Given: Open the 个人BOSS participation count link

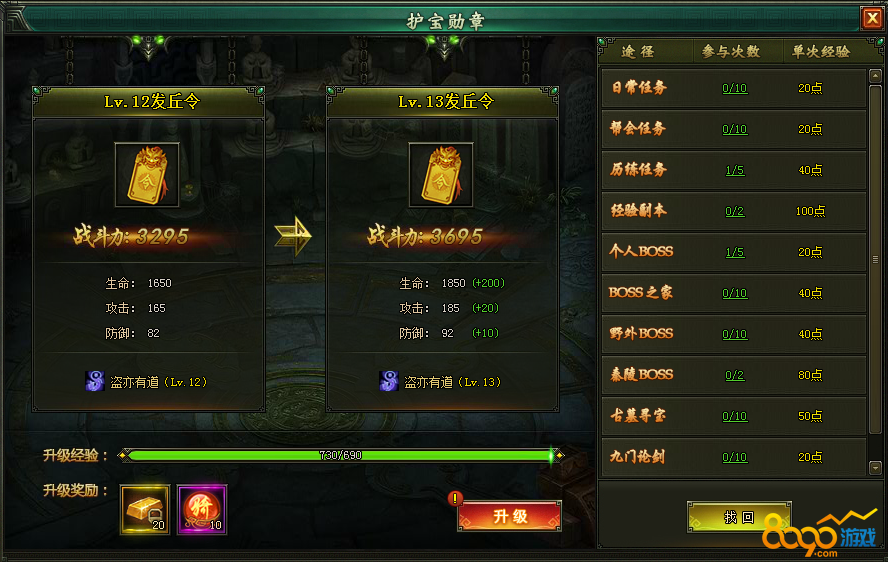Looking at the screenshot, I should coord(735,252).
